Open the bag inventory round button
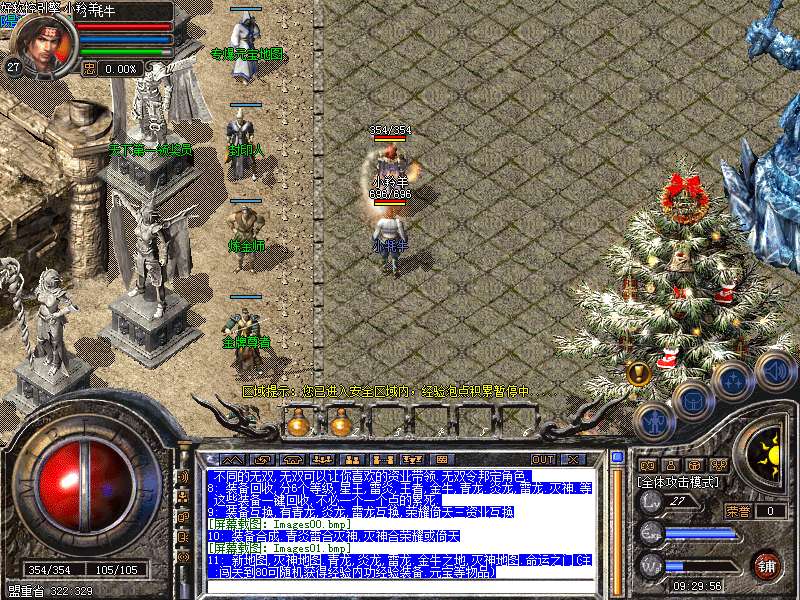The image size is (800, 600). 693,400
